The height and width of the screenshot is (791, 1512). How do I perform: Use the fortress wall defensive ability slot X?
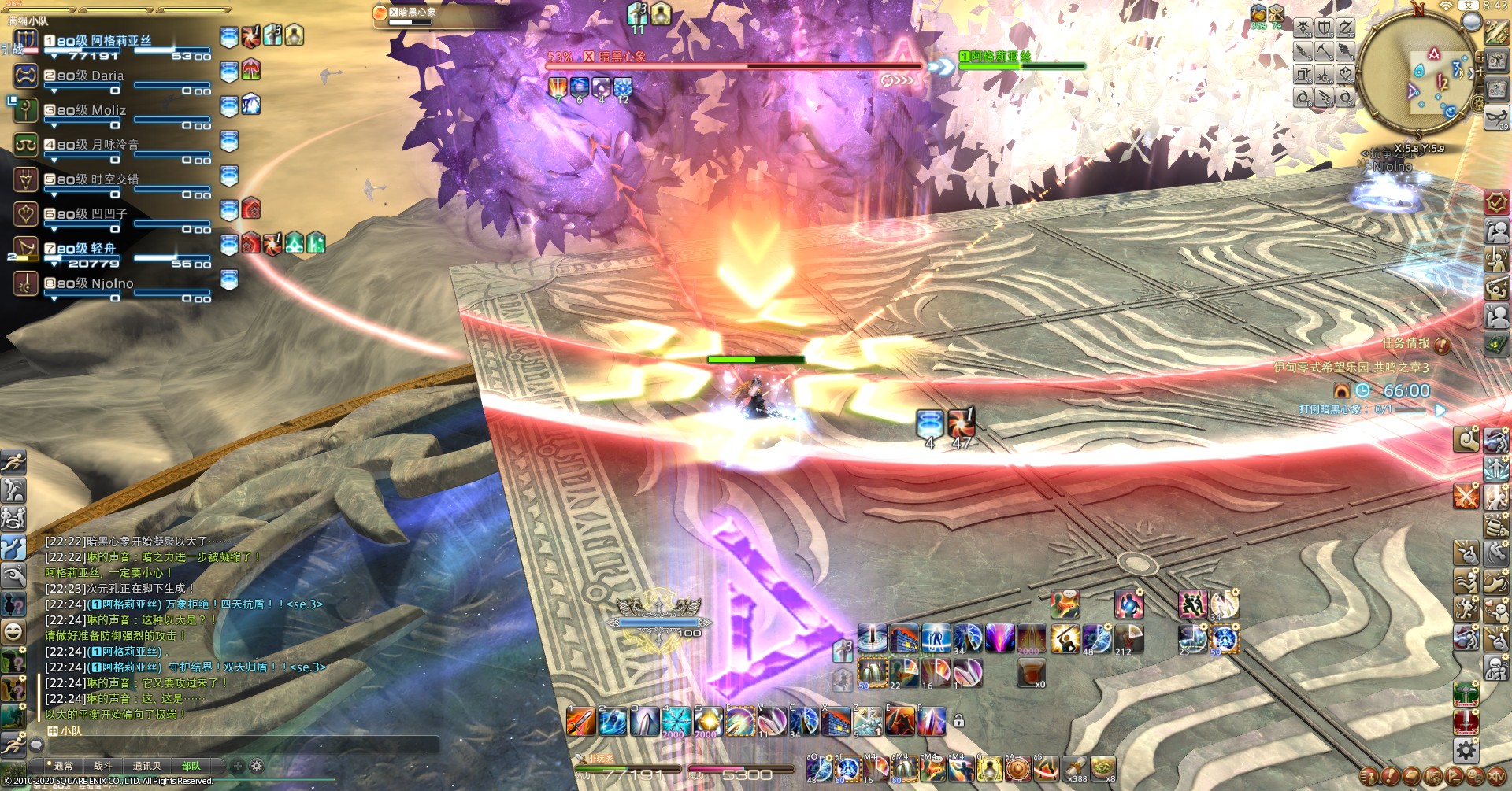click(836, 721)
